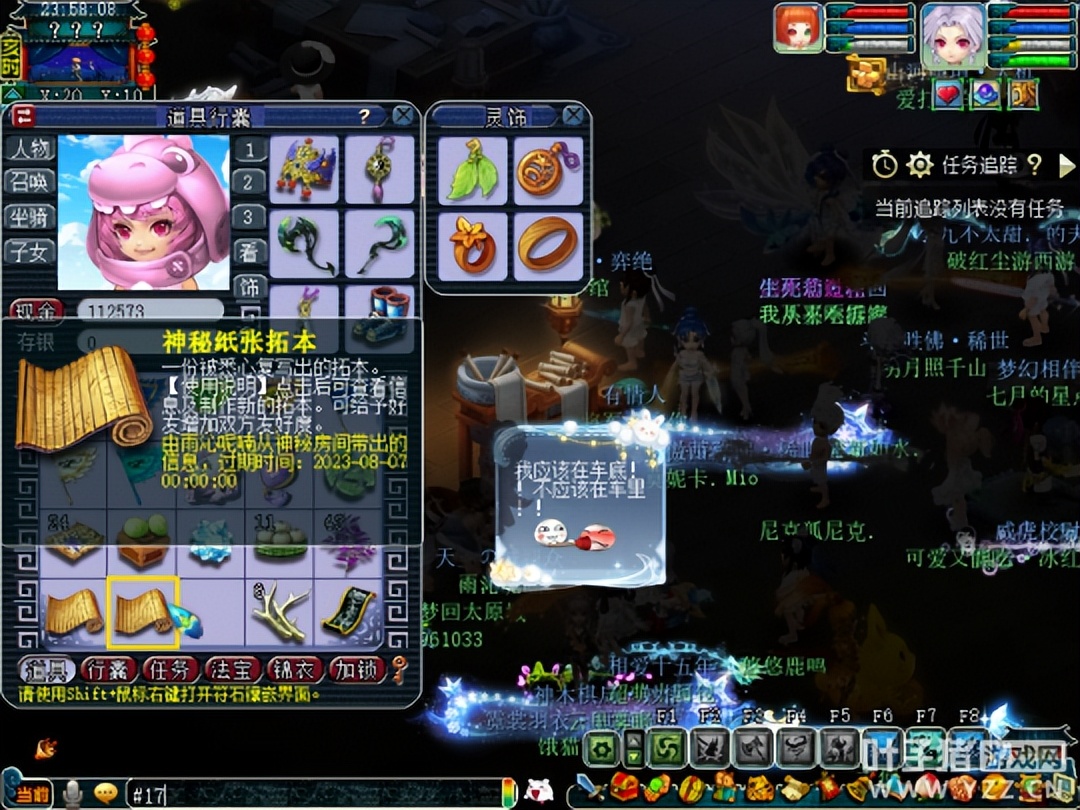The width and height of the screenshot is (1080, 810).
Task: Close the 灵饰 accessories panel
Action: click(x=573, y=116)
